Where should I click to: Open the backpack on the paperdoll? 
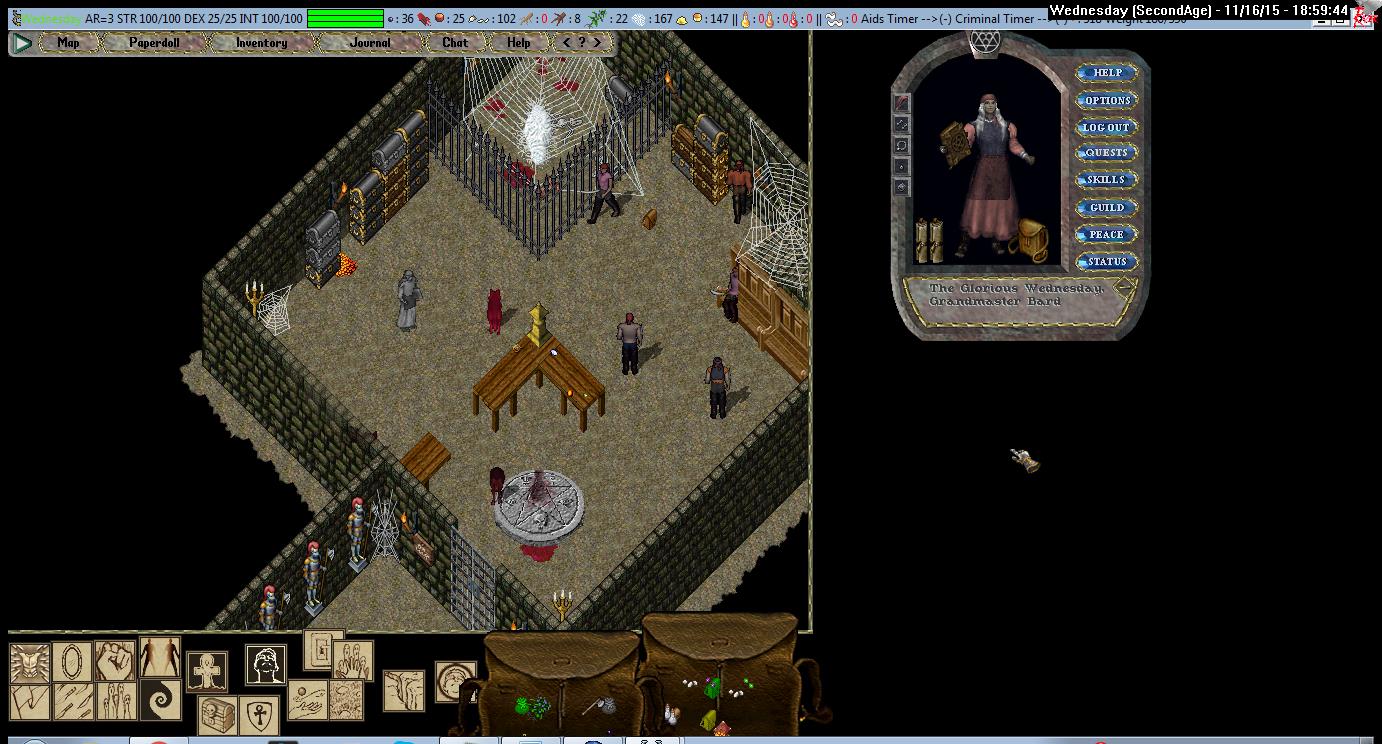1029,240
